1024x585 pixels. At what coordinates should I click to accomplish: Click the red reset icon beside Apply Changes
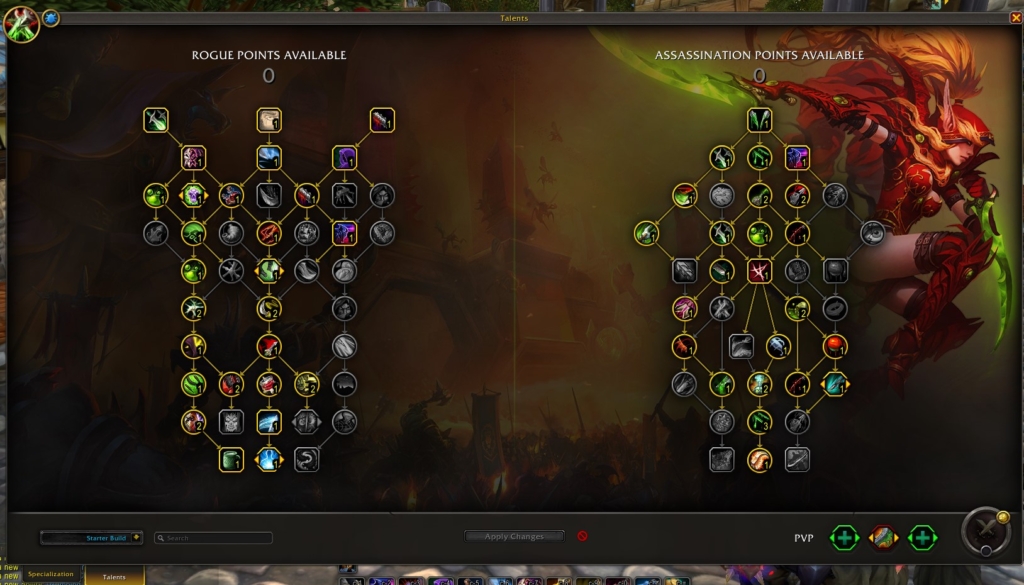(582, 536)
